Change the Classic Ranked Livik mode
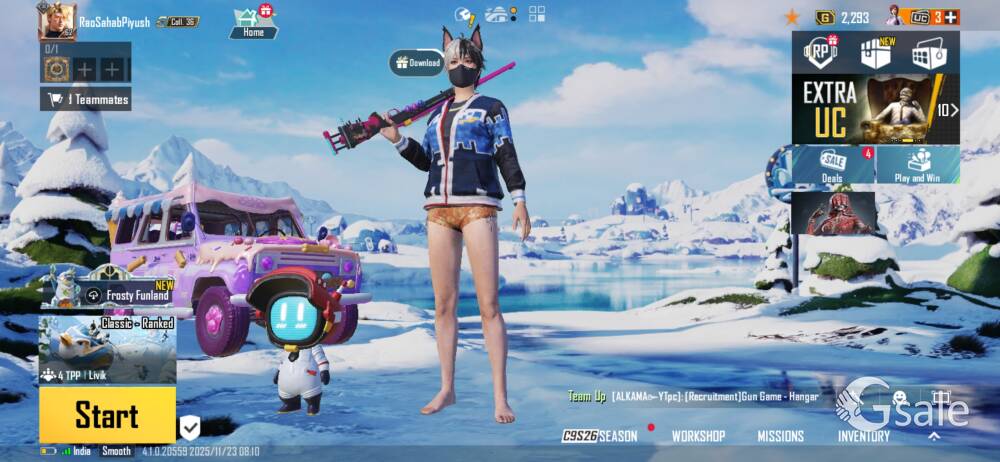 [x=108, y=350]
